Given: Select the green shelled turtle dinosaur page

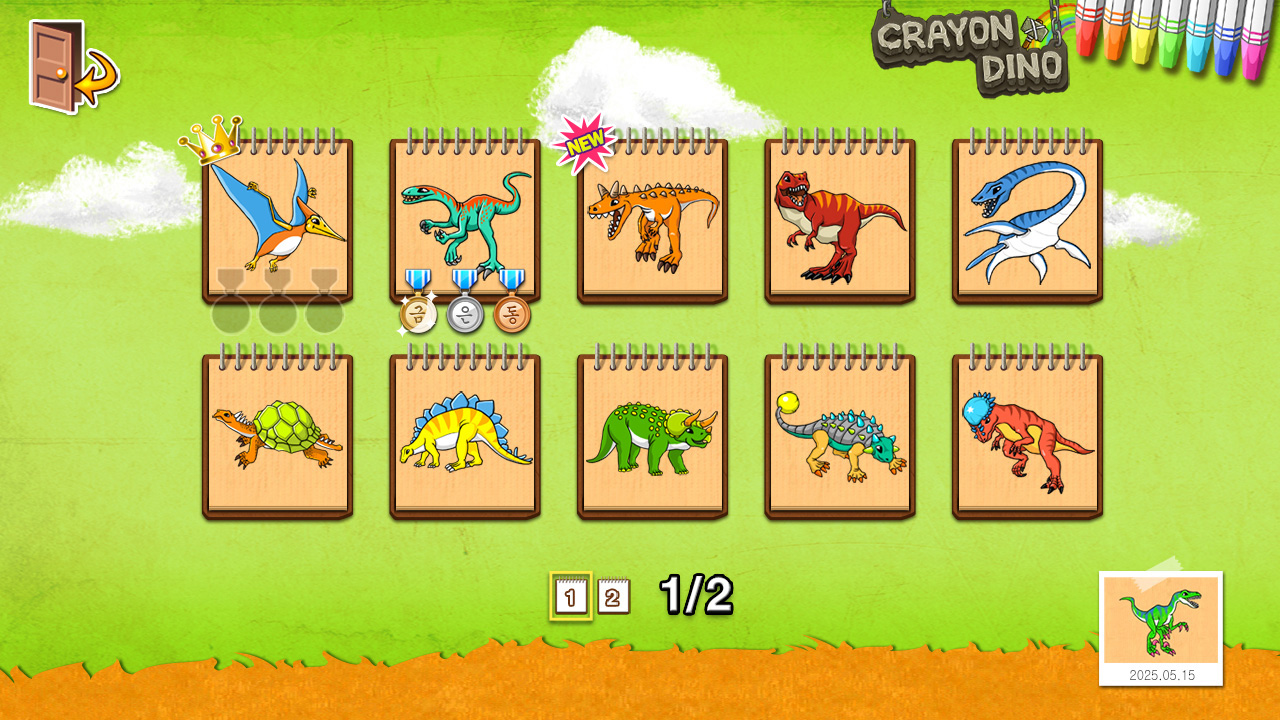Looking at the screenshot, I should [x=273, y=435].
